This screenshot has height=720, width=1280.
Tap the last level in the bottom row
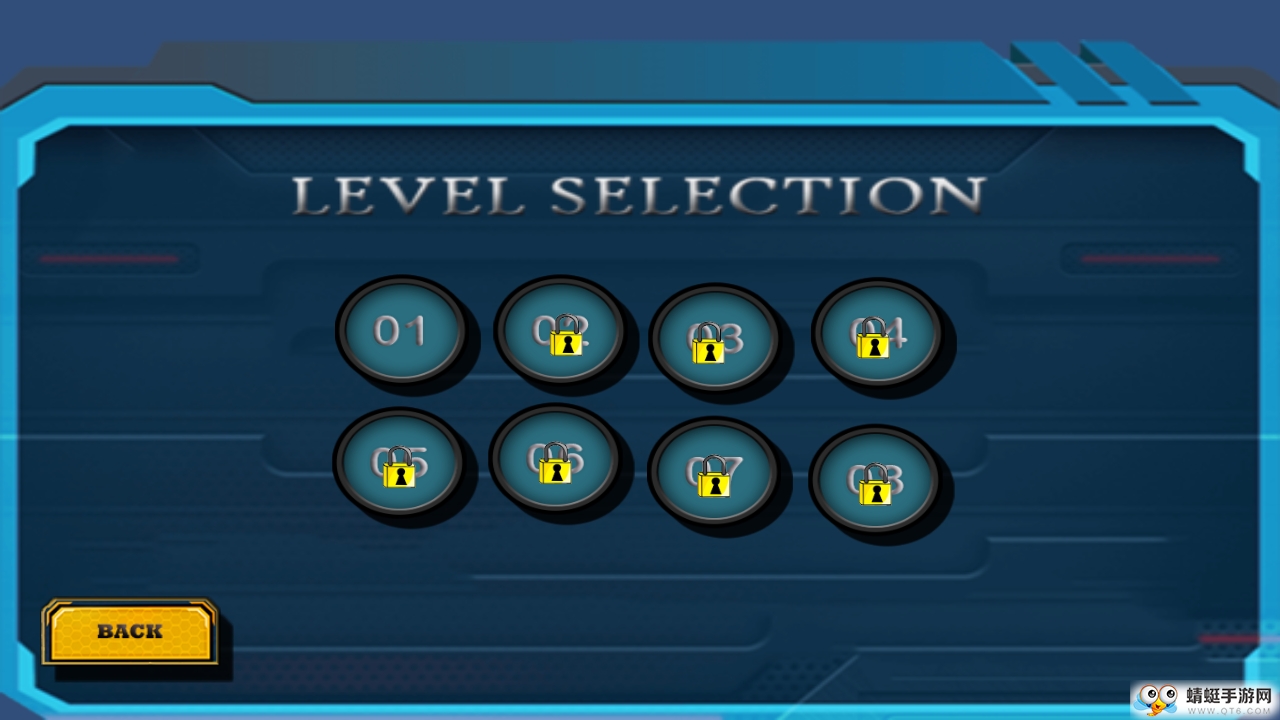[876, 478]
